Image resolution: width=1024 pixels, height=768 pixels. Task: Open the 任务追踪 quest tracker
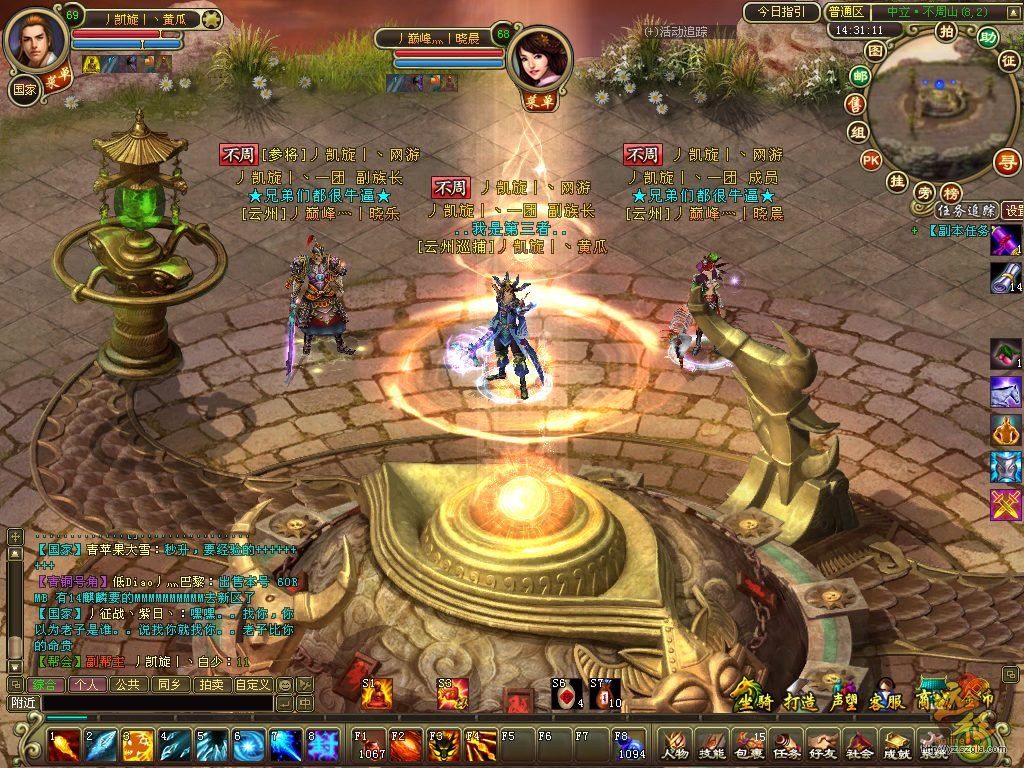(x=966, y=210)
